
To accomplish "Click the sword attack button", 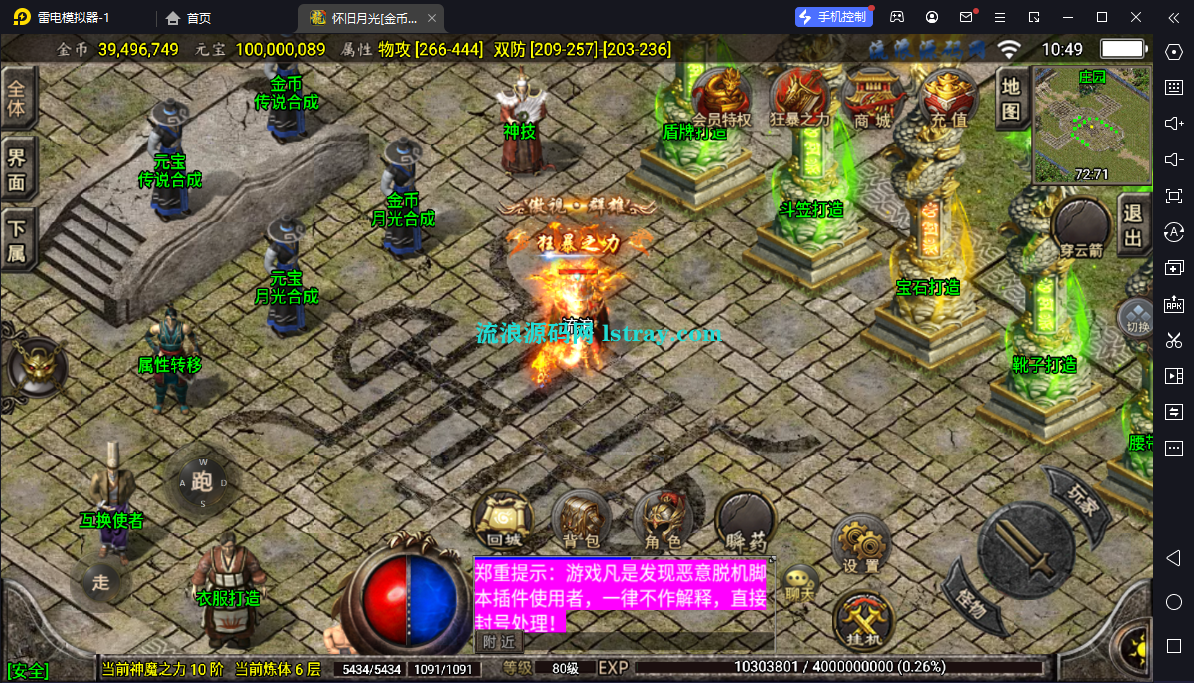I will pyautogui.click(x=1024, y=548).
